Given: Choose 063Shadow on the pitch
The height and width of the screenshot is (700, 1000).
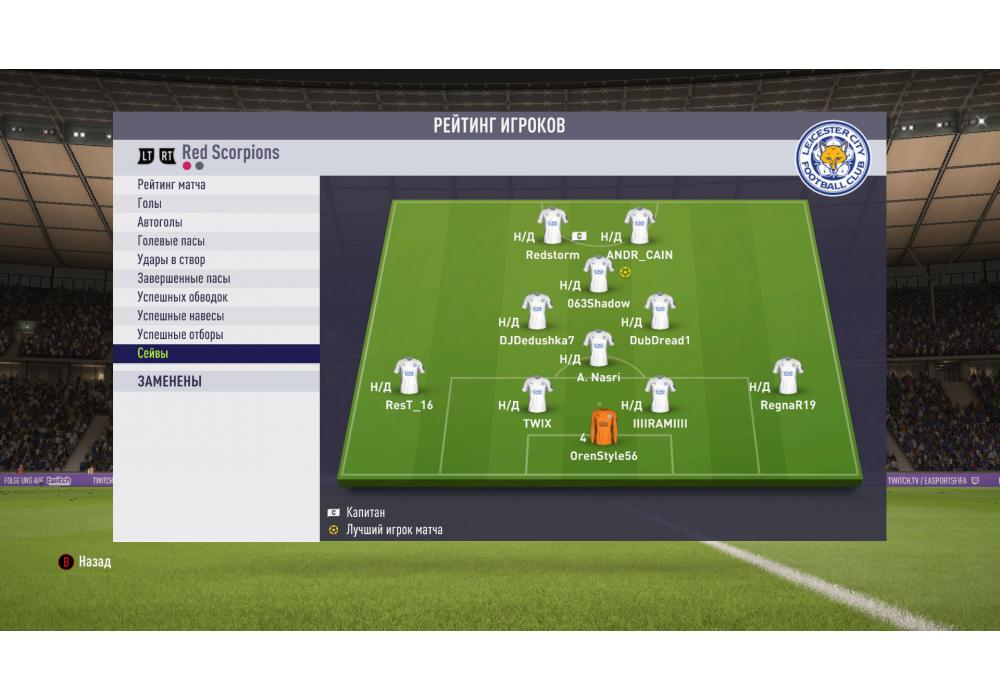Looking at the screenshot, I should [x=598, y=273].
